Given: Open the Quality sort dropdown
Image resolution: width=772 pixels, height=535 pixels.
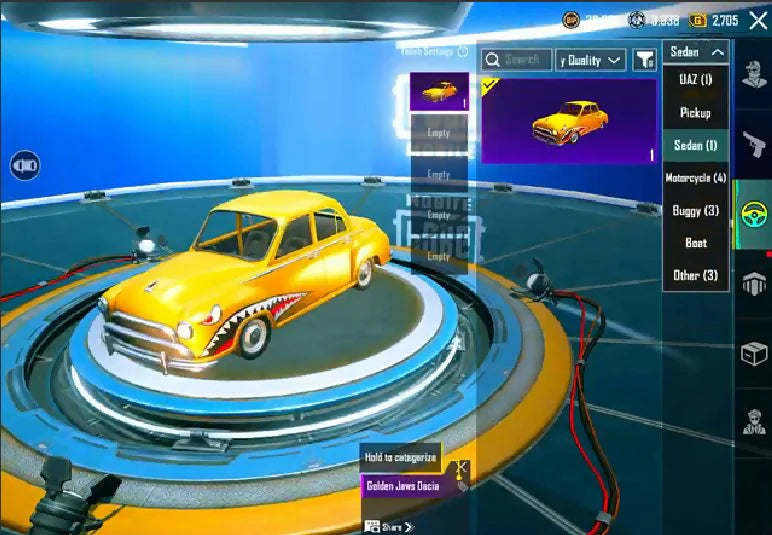Looking at the screenshot, I should [x=591, y=60].
